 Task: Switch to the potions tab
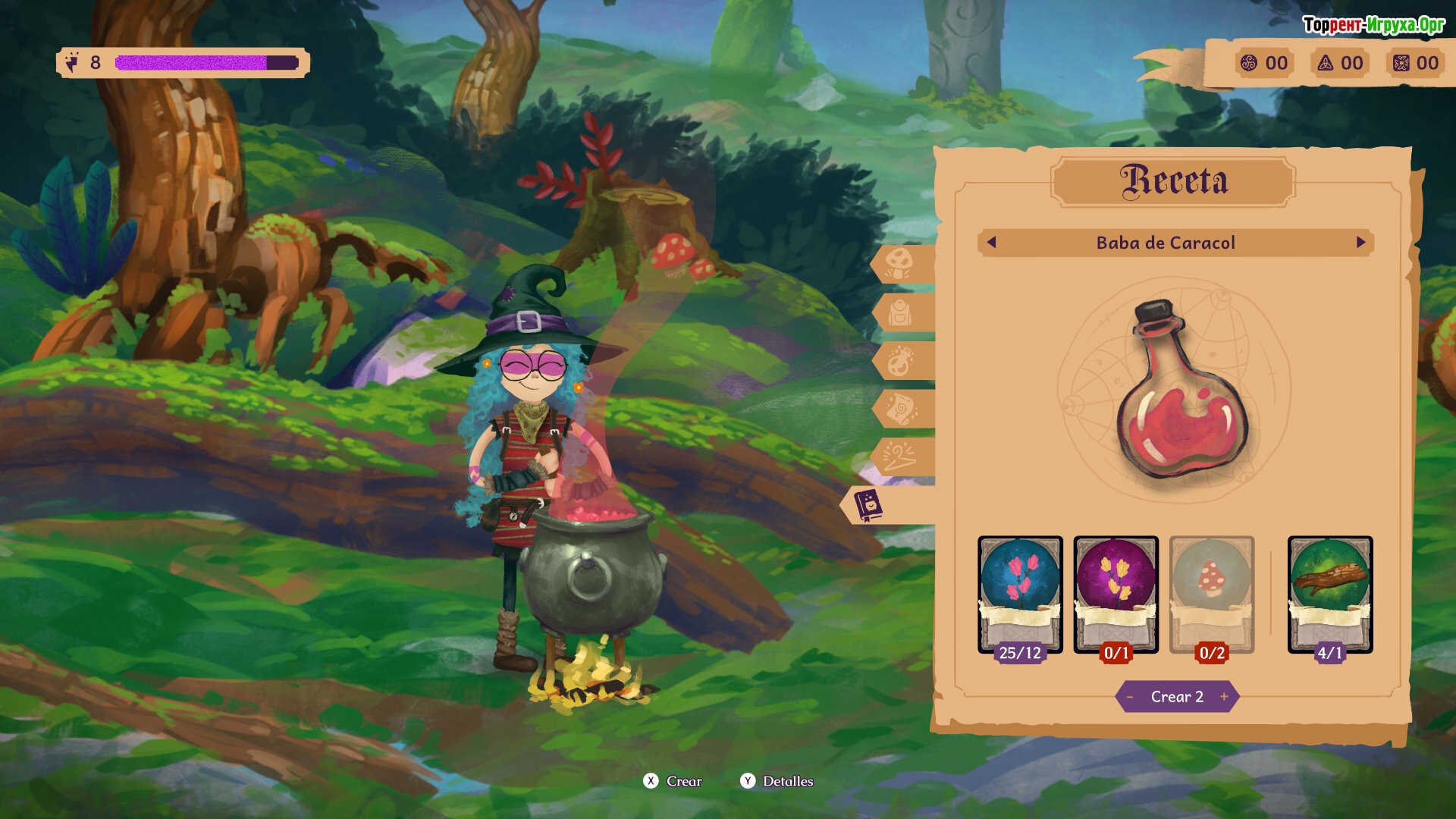(x=900, y=361)
